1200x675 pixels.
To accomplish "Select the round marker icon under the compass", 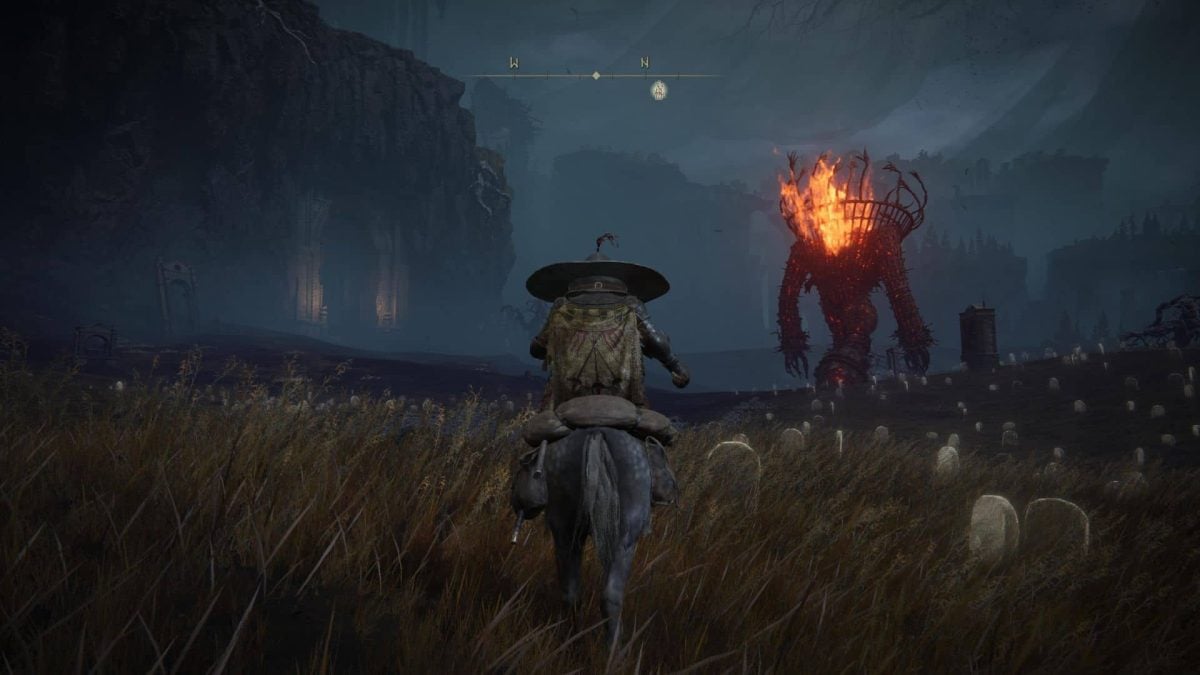I will click(x=659, y=90).
